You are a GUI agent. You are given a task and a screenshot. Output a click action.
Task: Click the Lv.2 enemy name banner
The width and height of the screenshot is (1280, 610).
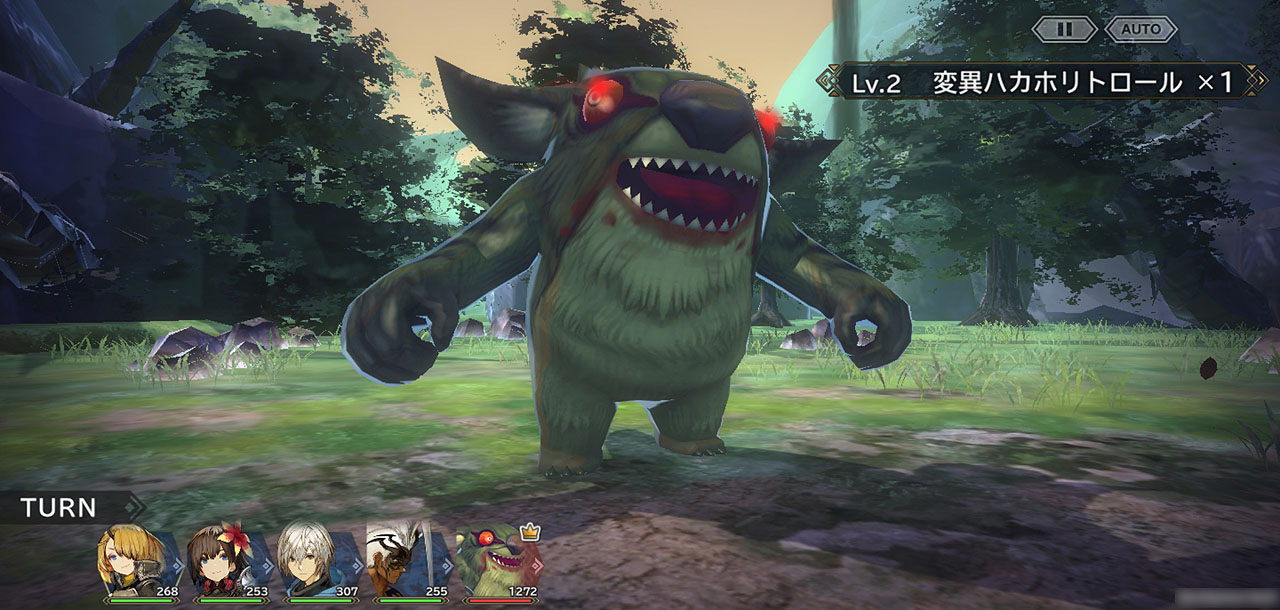pyautogui.click(x=1040, y=82)
